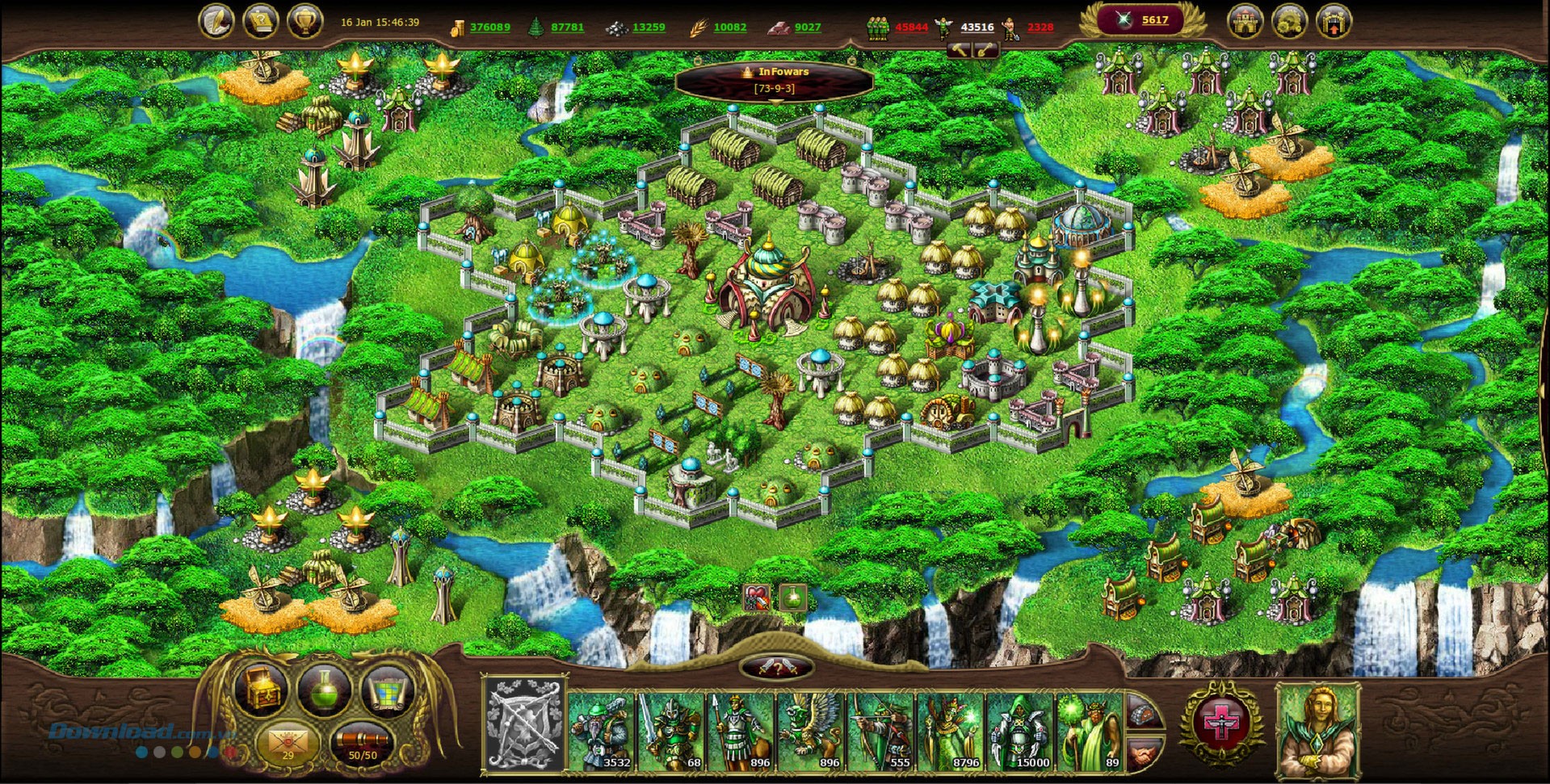Click the 5617 rating link
1550x784 pixels.
(1157, 22)
